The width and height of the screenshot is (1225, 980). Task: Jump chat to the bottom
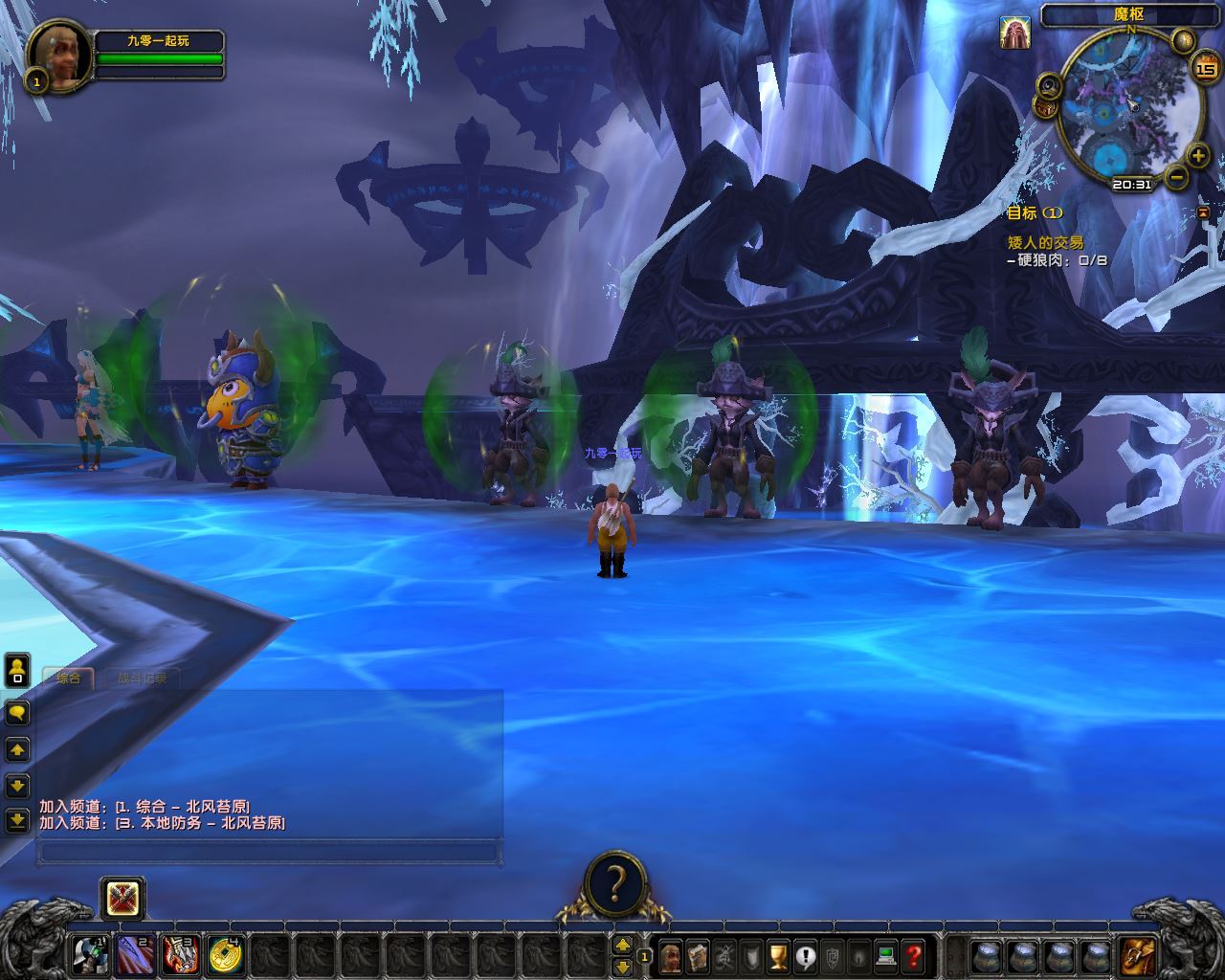17,820
